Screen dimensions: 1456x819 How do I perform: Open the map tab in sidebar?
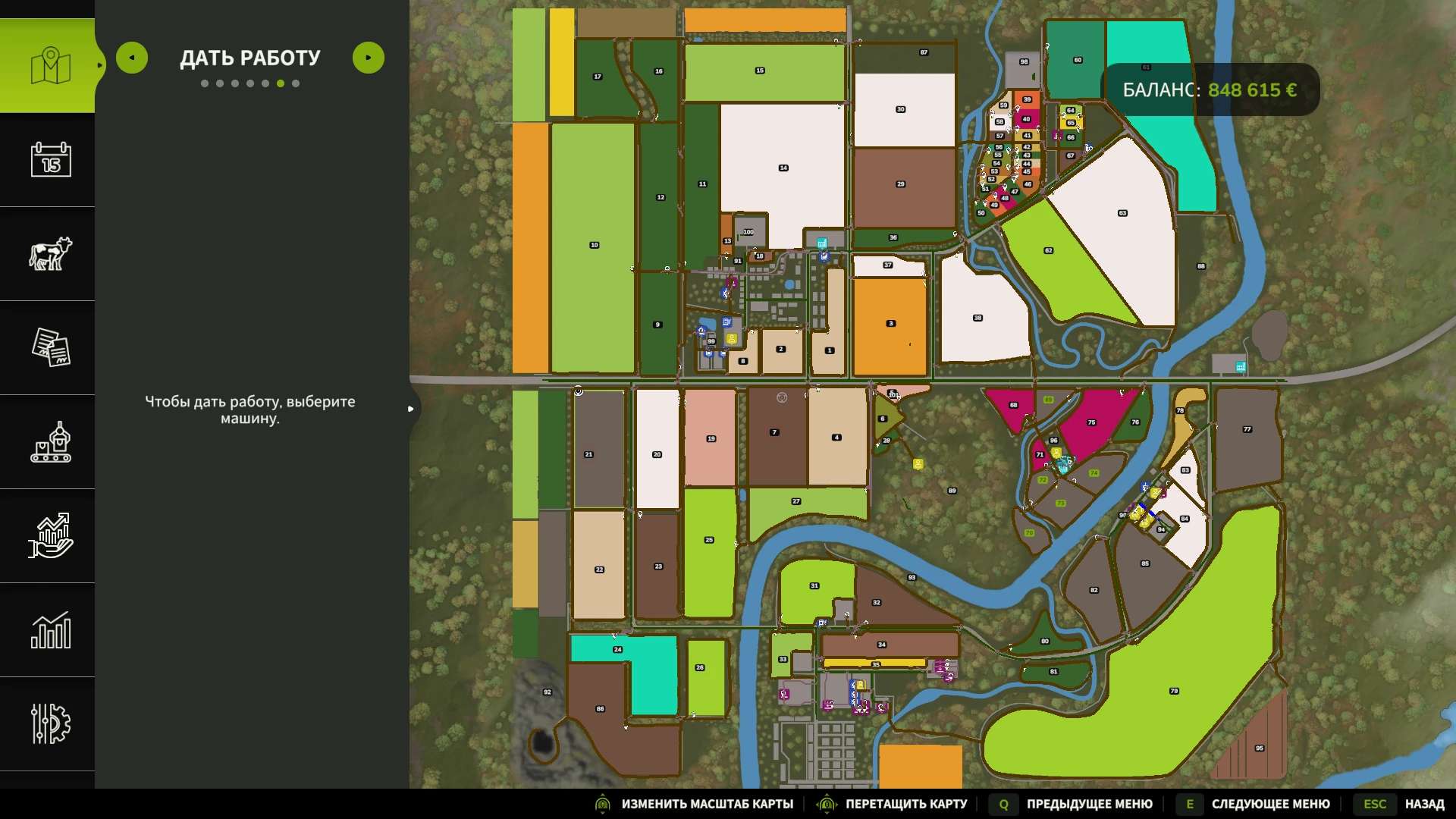50,66
